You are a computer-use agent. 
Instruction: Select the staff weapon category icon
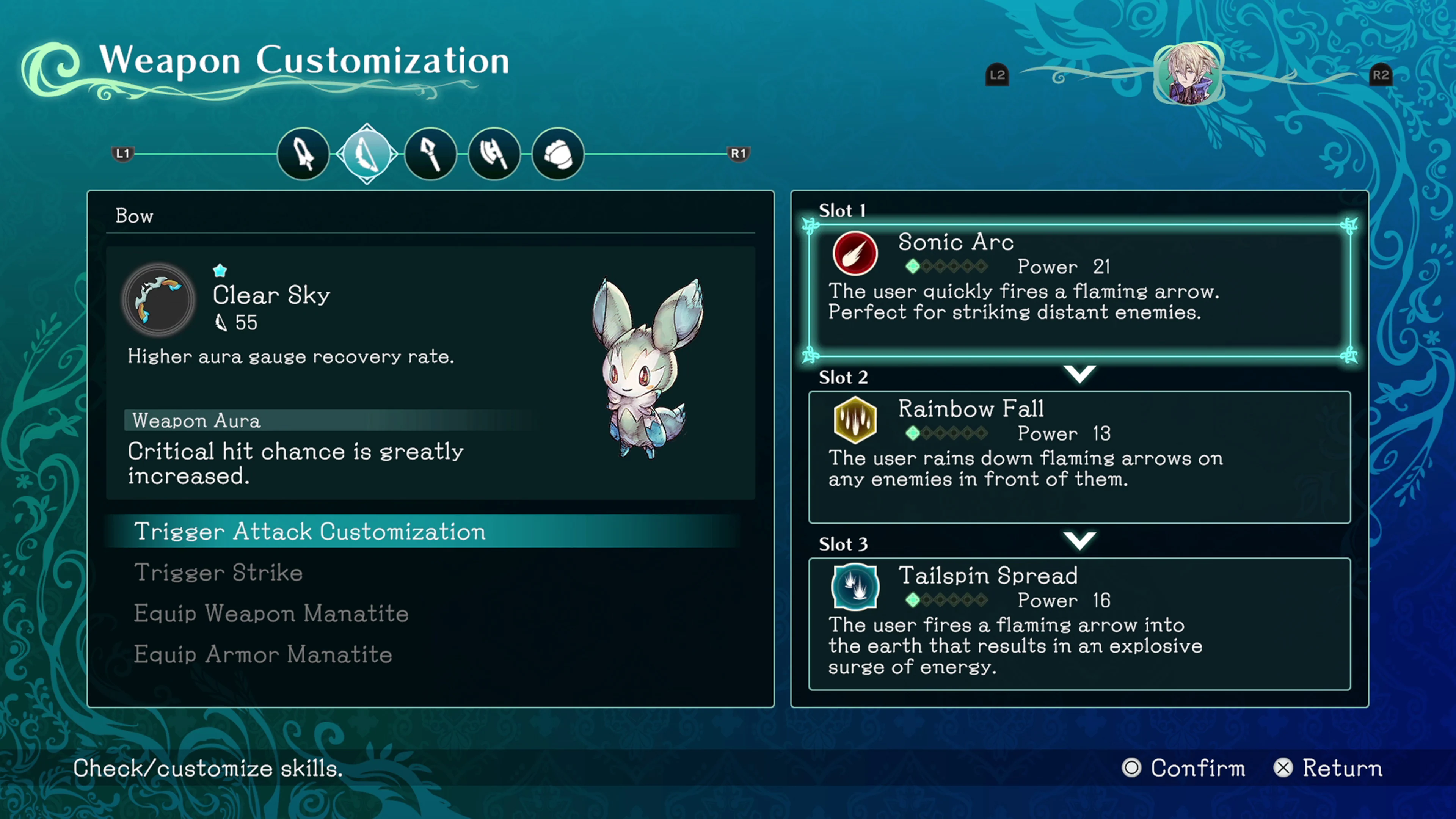(430, 153)
